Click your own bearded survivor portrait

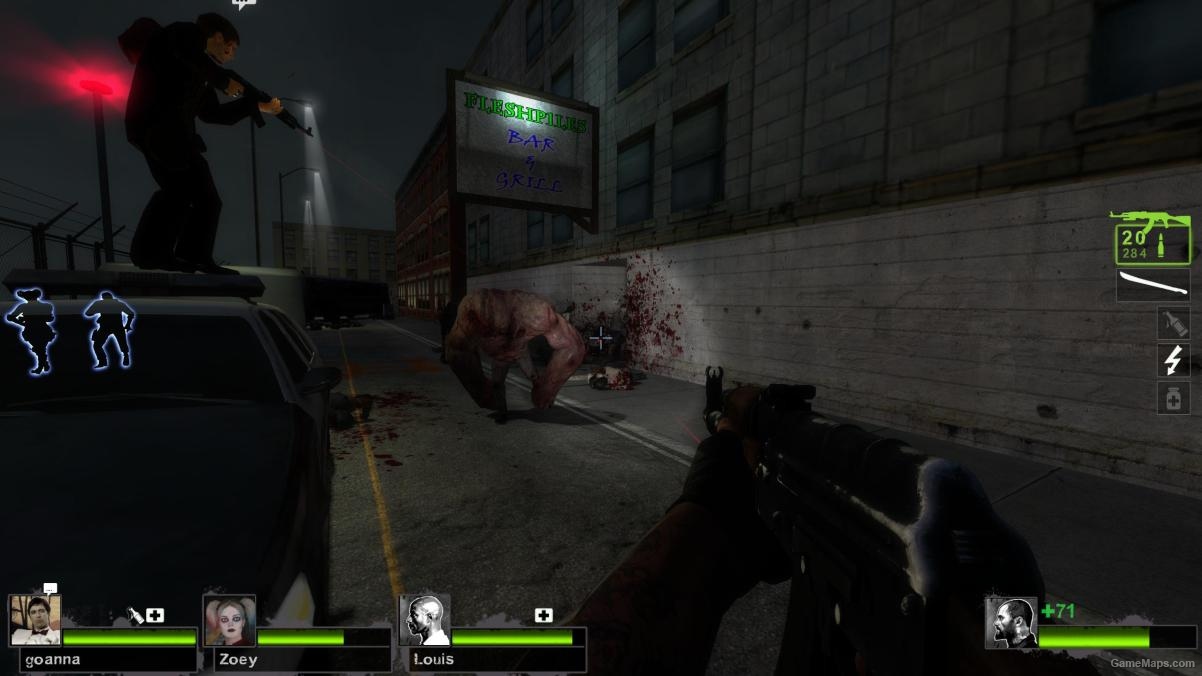click(1010, 623)
